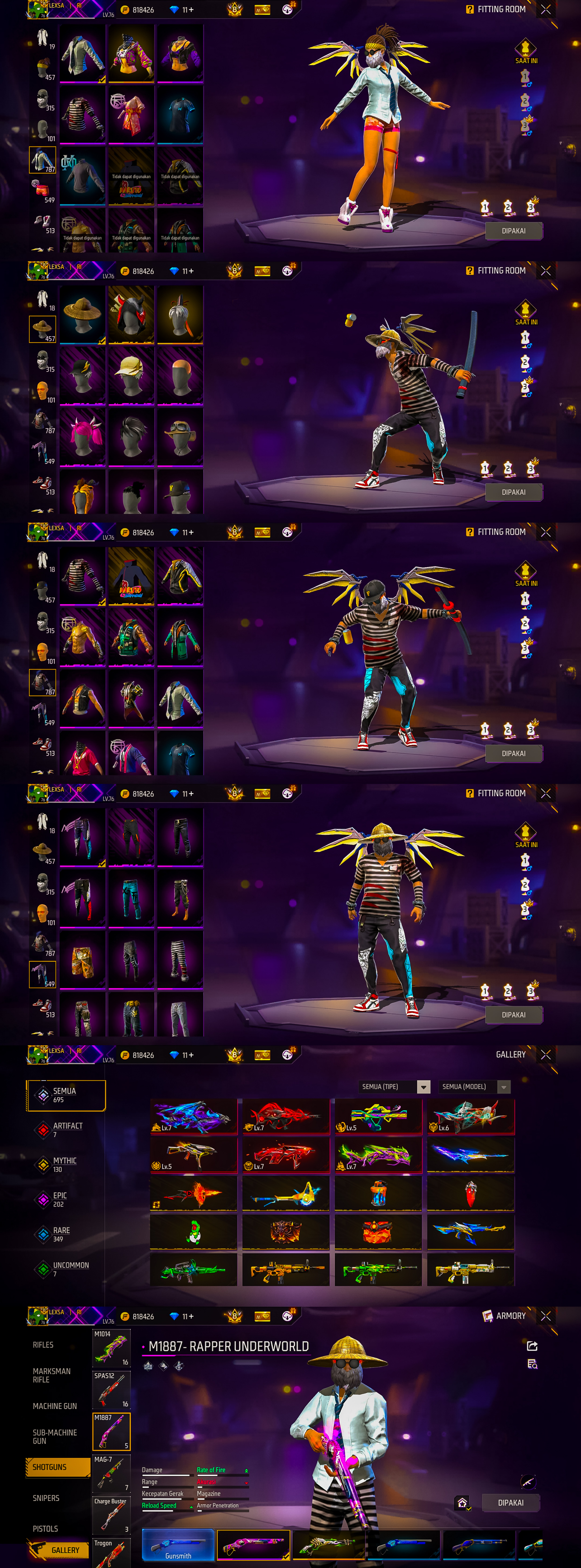Screen dimensions: 581x1568
Task: Choose the EPIC rarity category
Action: tap(59, 1199)
